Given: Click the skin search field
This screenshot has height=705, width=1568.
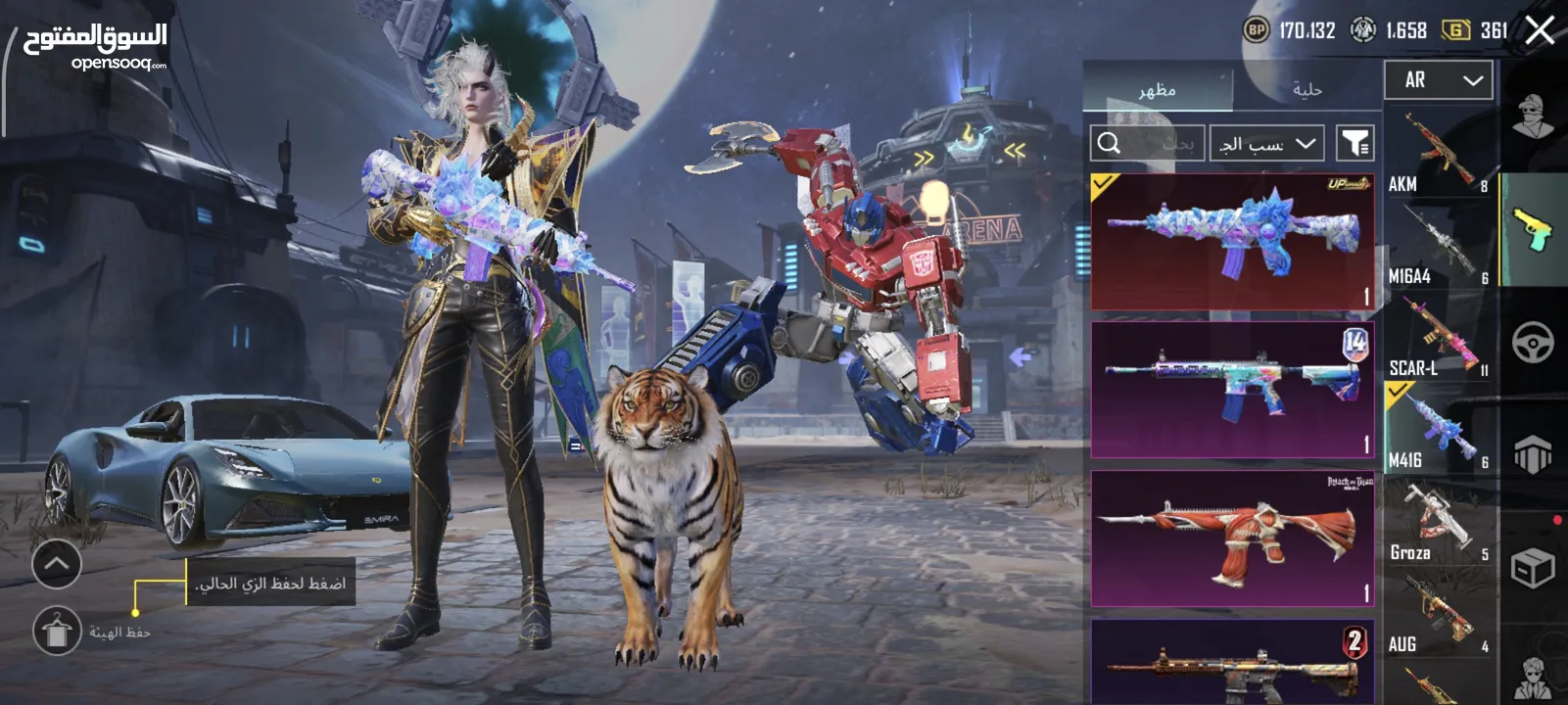Looking at the screenshot, I should [x=1147, y=144].
